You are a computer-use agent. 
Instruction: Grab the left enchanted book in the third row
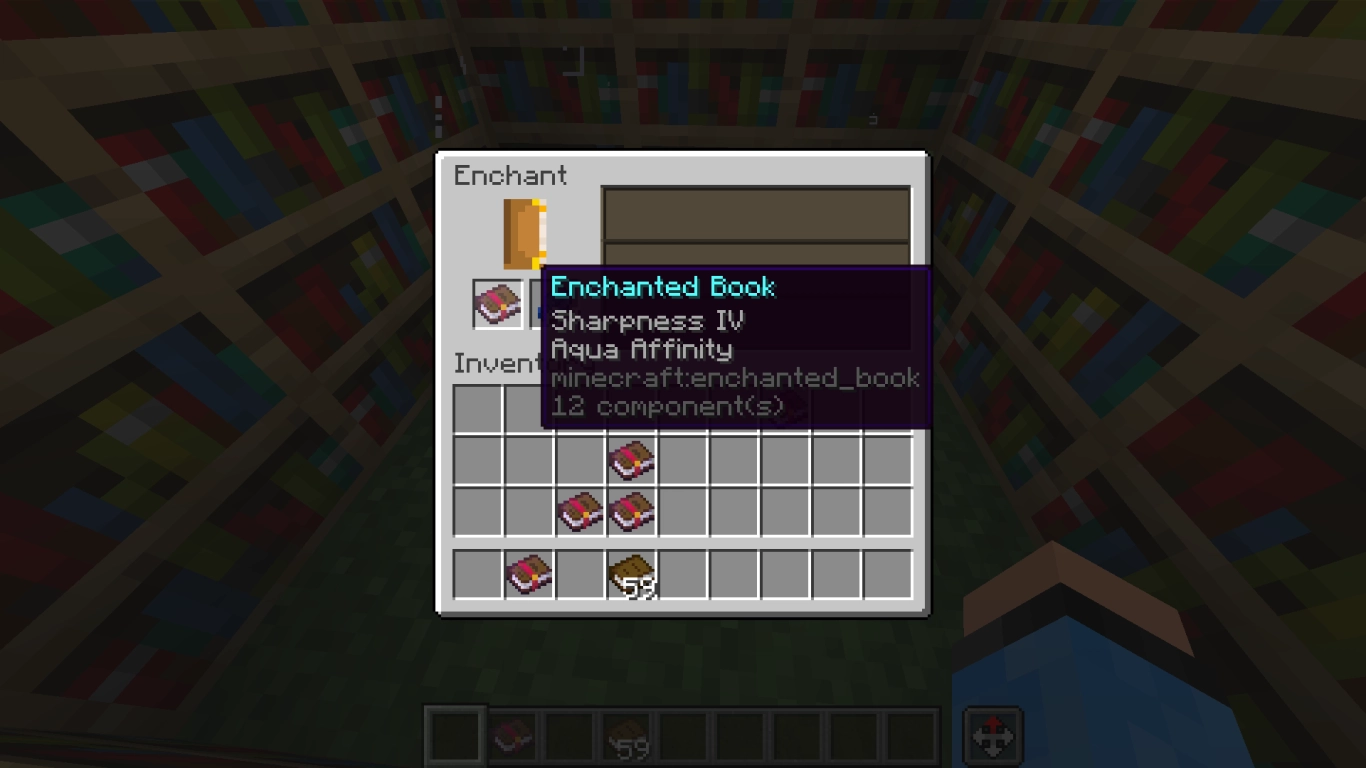click(580, 511)
